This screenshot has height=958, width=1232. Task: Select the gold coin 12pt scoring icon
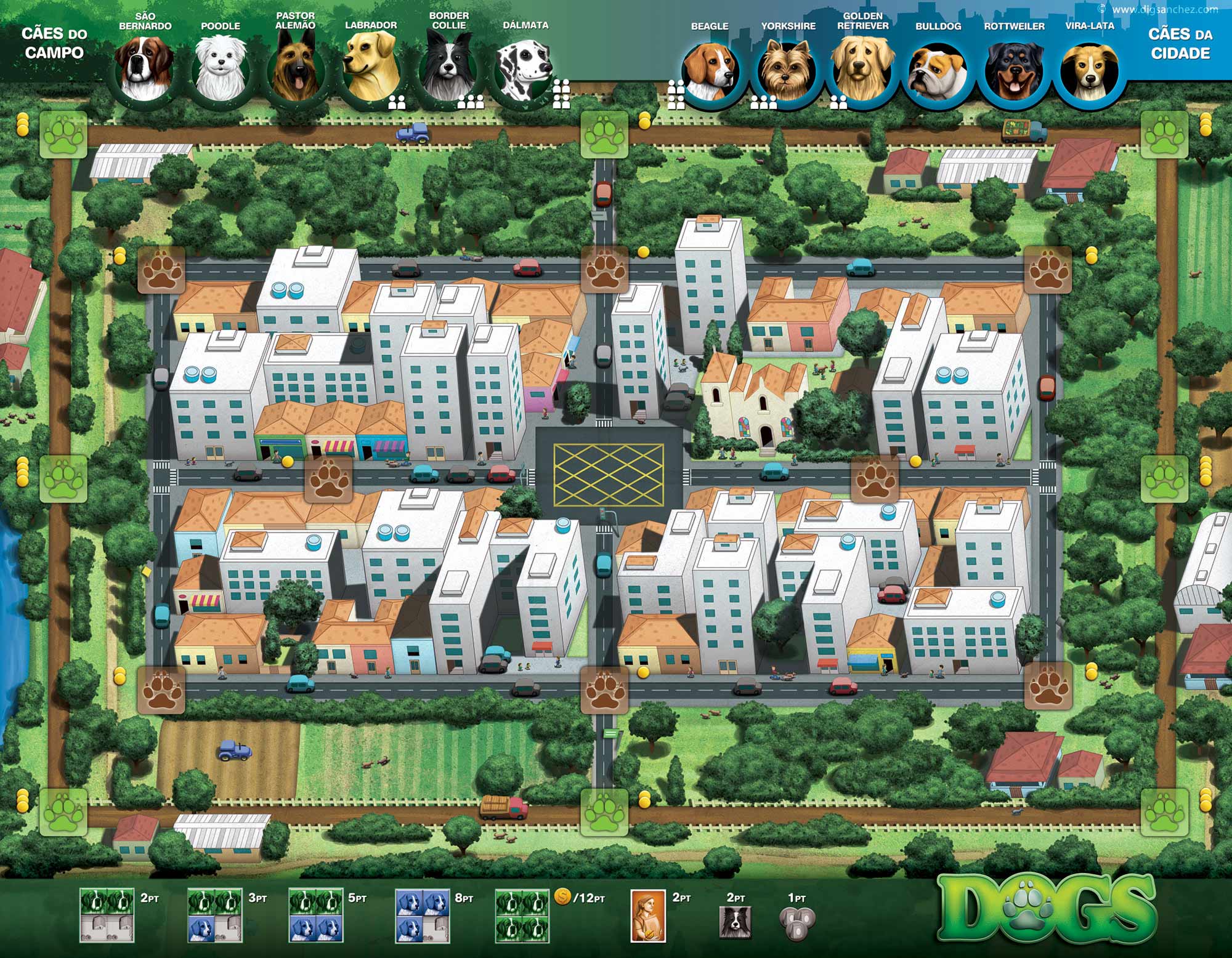(x=562, y=897)
